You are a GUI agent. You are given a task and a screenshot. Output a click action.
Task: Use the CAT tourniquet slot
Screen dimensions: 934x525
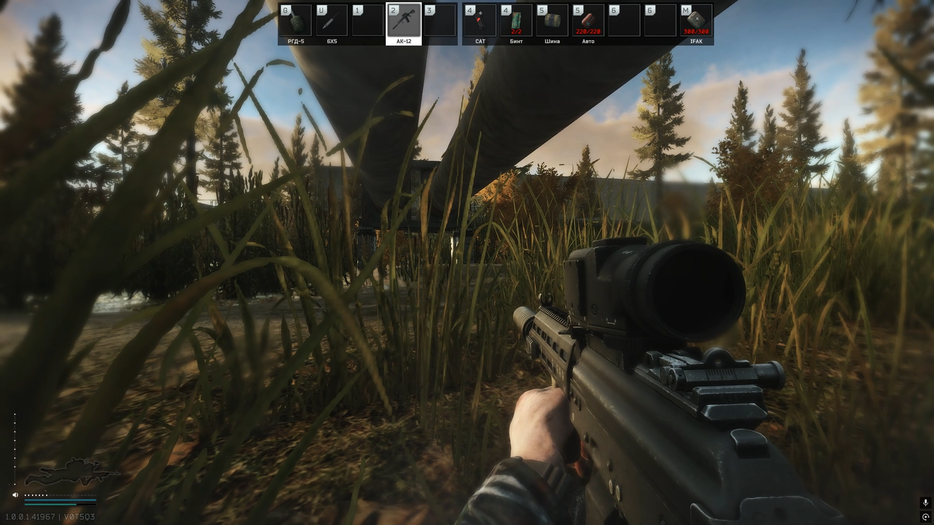point(478,22)
